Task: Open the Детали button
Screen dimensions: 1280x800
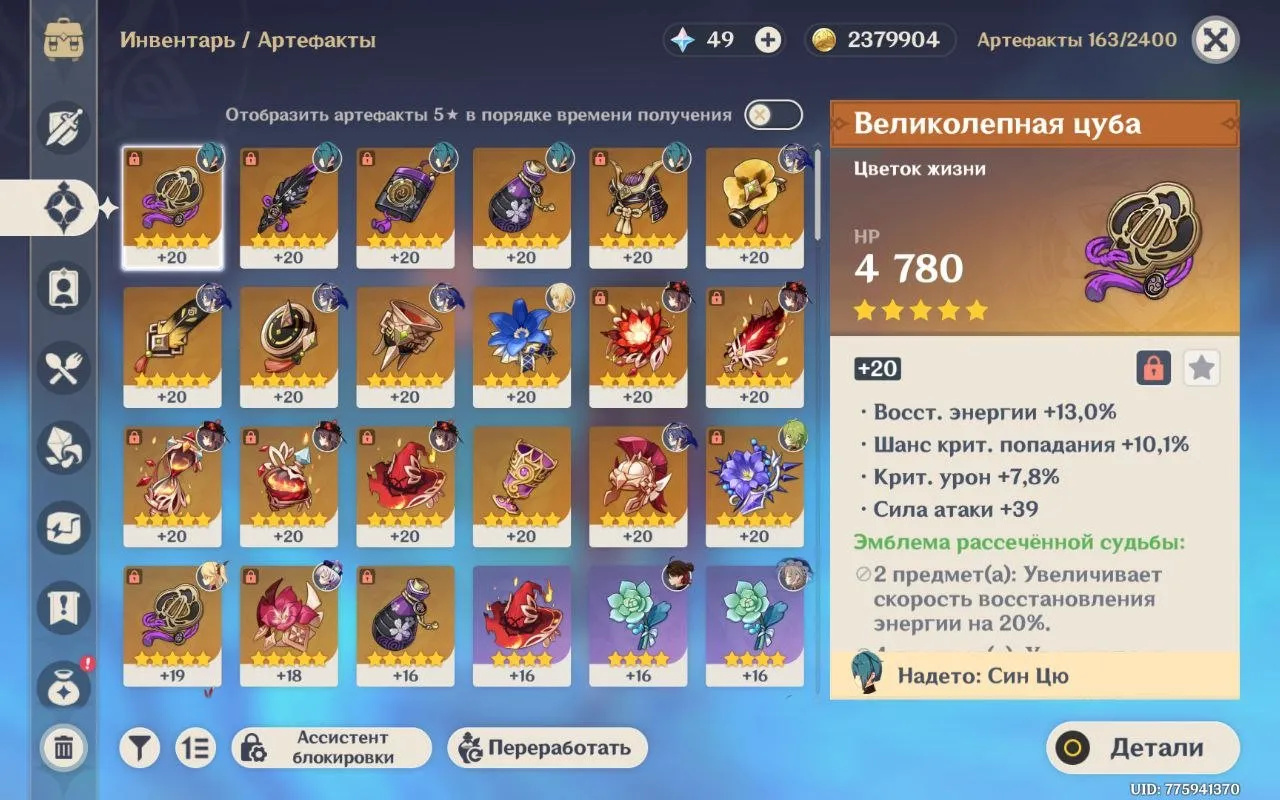Action: (1142, 748)
